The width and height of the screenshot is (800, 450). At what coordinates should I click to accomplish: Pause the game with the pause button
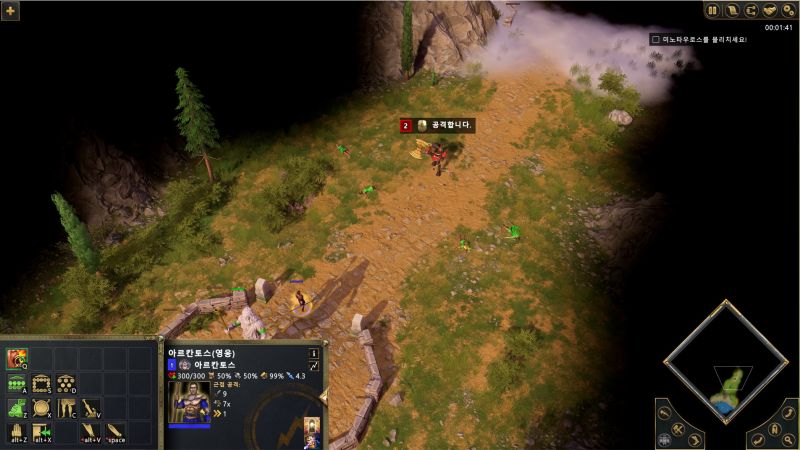[713, 10]
